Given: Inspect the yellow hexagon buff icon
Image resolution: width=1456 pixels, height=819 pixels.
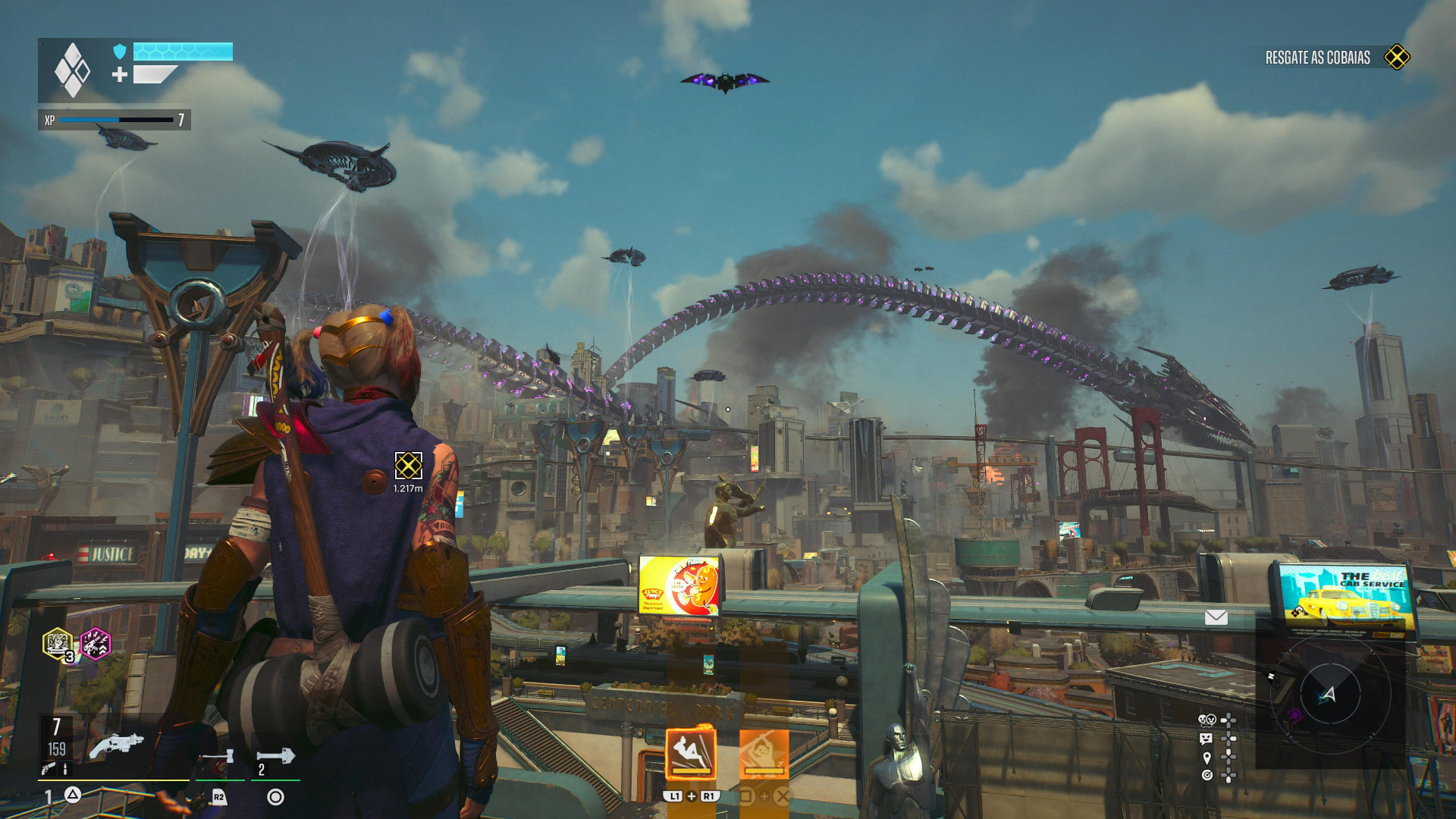Looking at the screenshot, I should 58,645.
